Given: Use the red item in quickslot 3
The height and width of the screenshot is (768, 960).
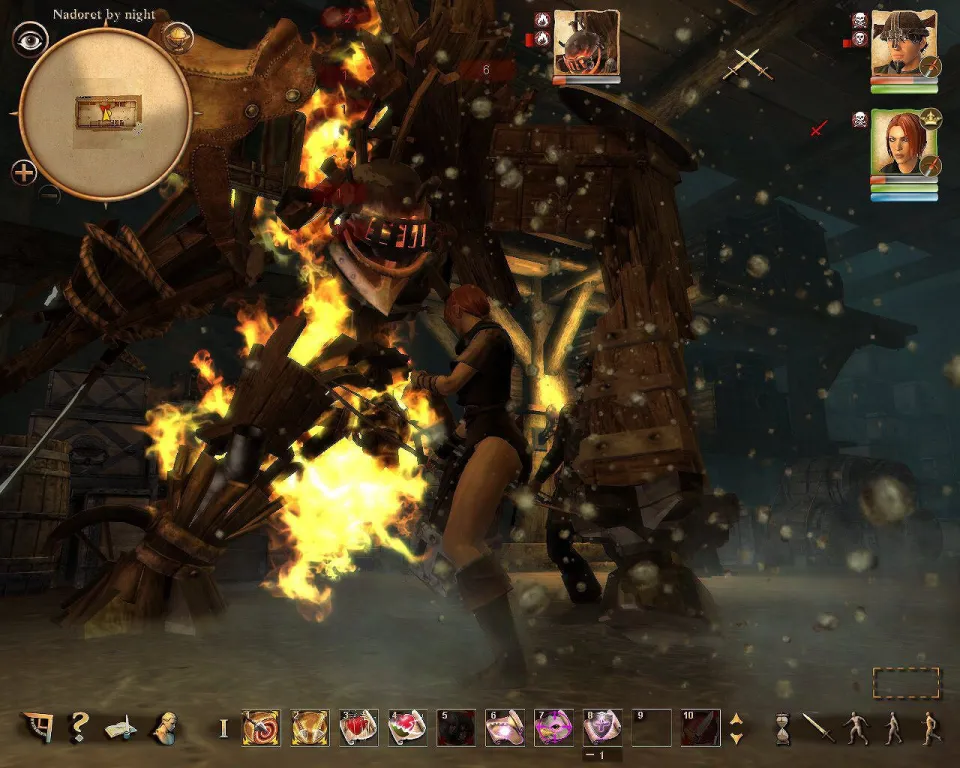Looking at the screenshot, I should [359, 727].
